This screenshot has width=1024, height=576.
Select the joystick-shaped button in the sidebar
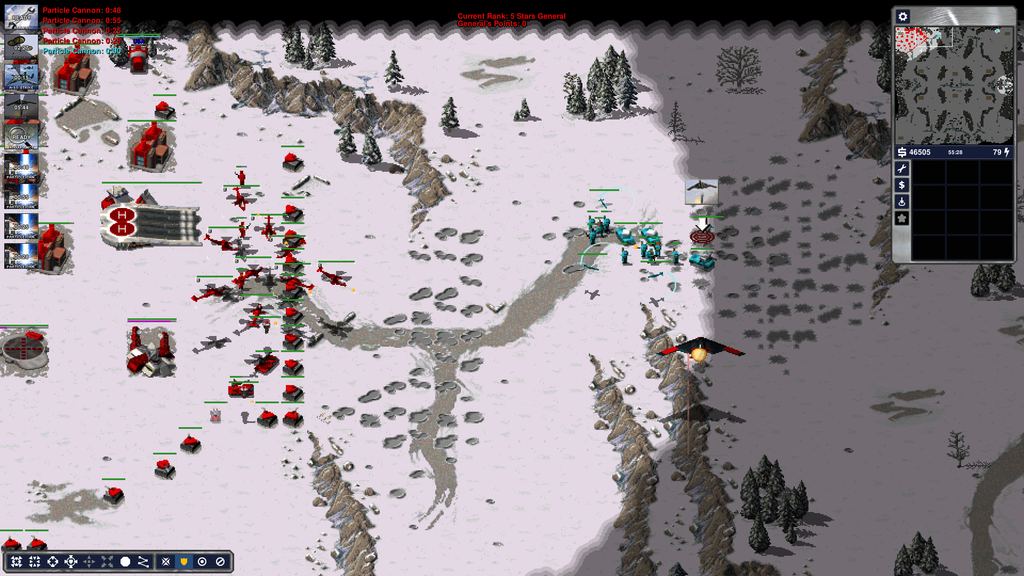[x=902, y=201]
